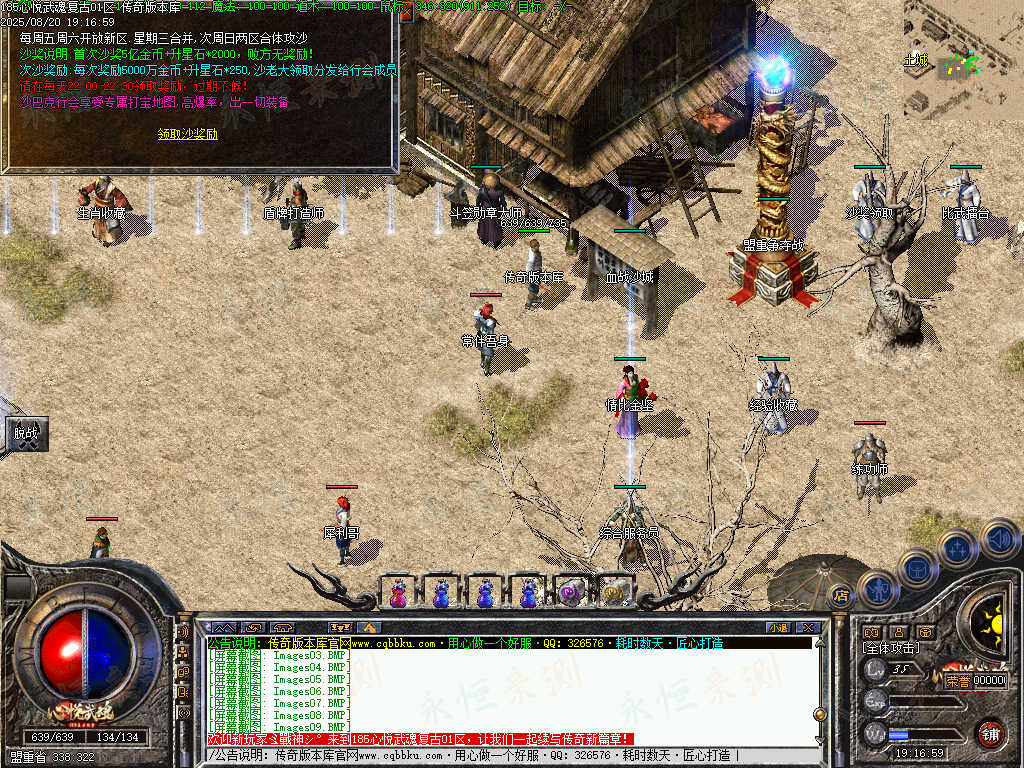Screen dimensions: 1024x768
Task: Open the red 铺 stall button
Action: click(990, 733)
